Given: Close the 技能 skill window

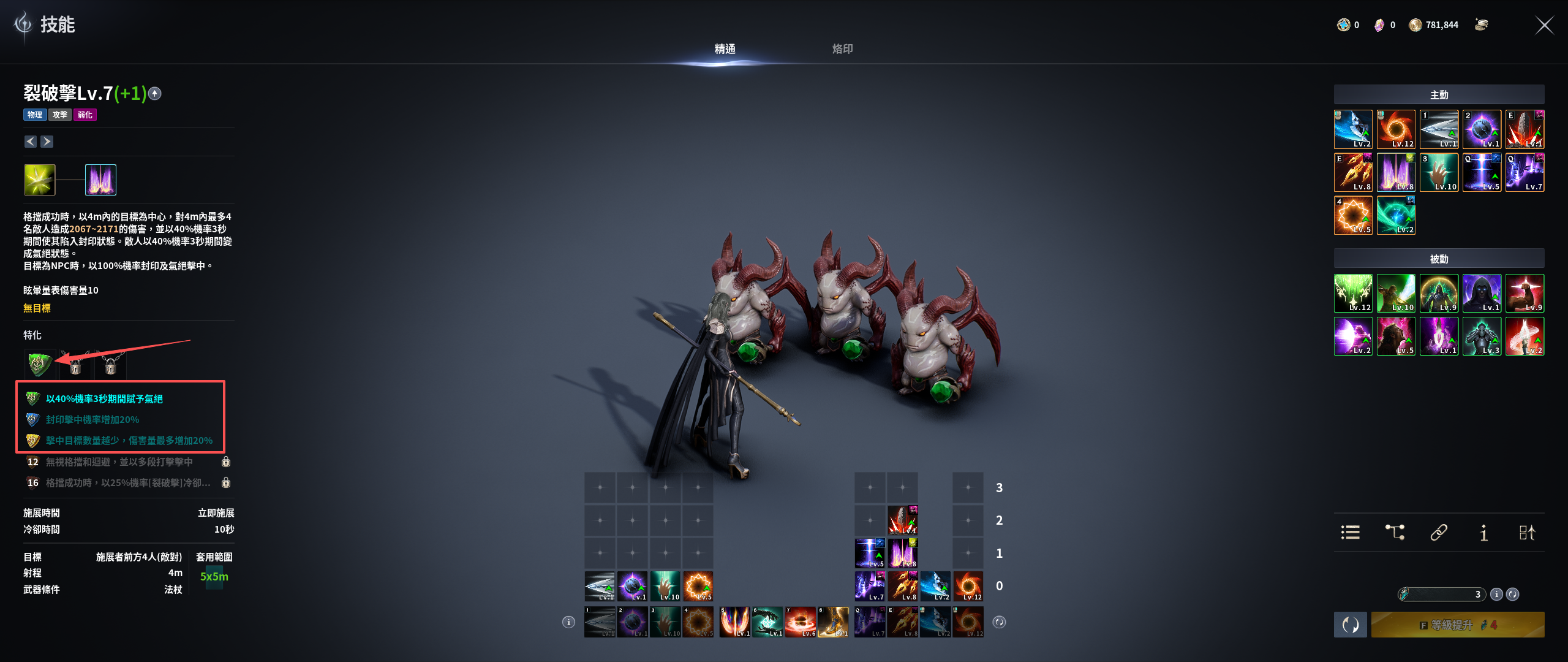Looking at the screenshot, I should tap(1544, 25).
